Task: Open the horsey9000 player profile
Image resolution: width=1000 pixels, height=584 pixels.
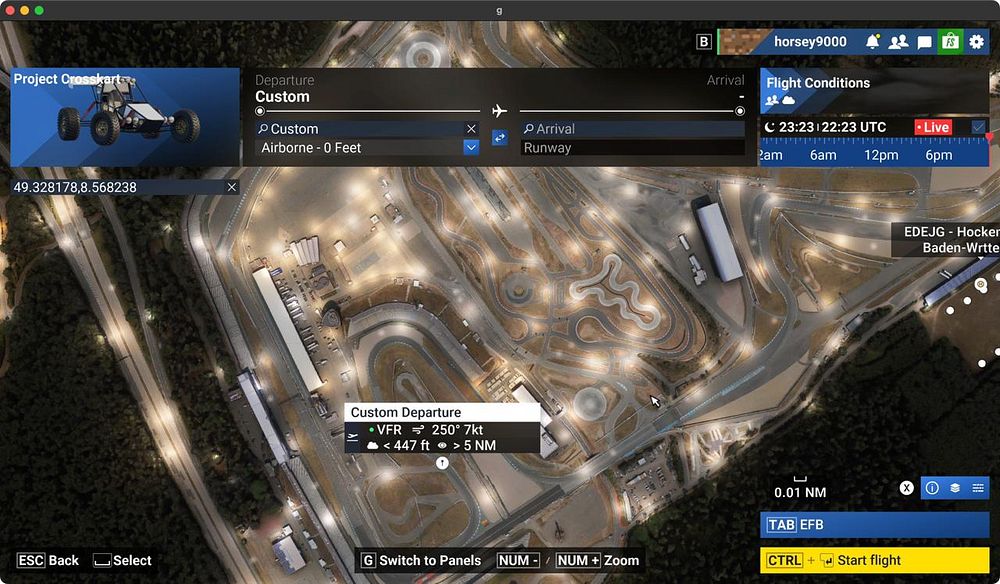Action: click(809, 42)
